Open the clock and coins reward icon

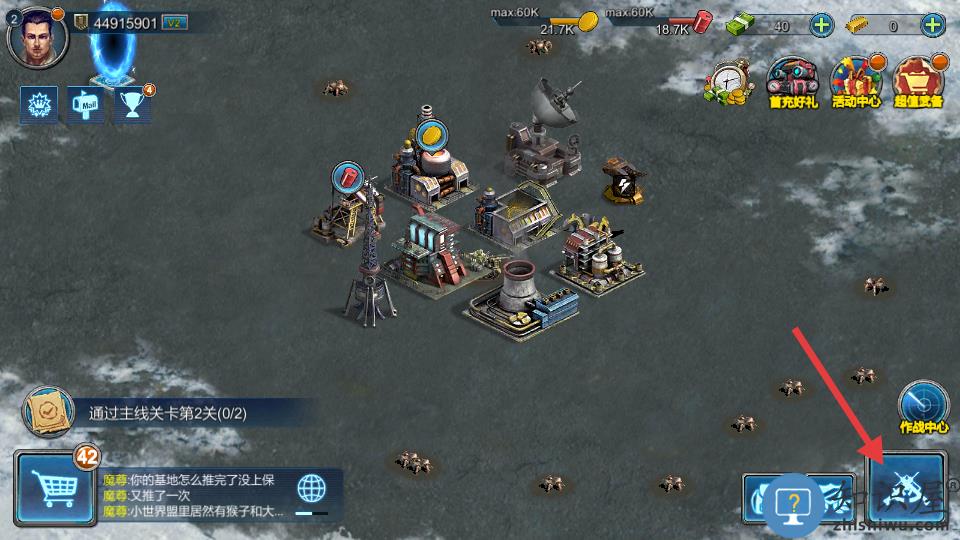coord(733,82)
